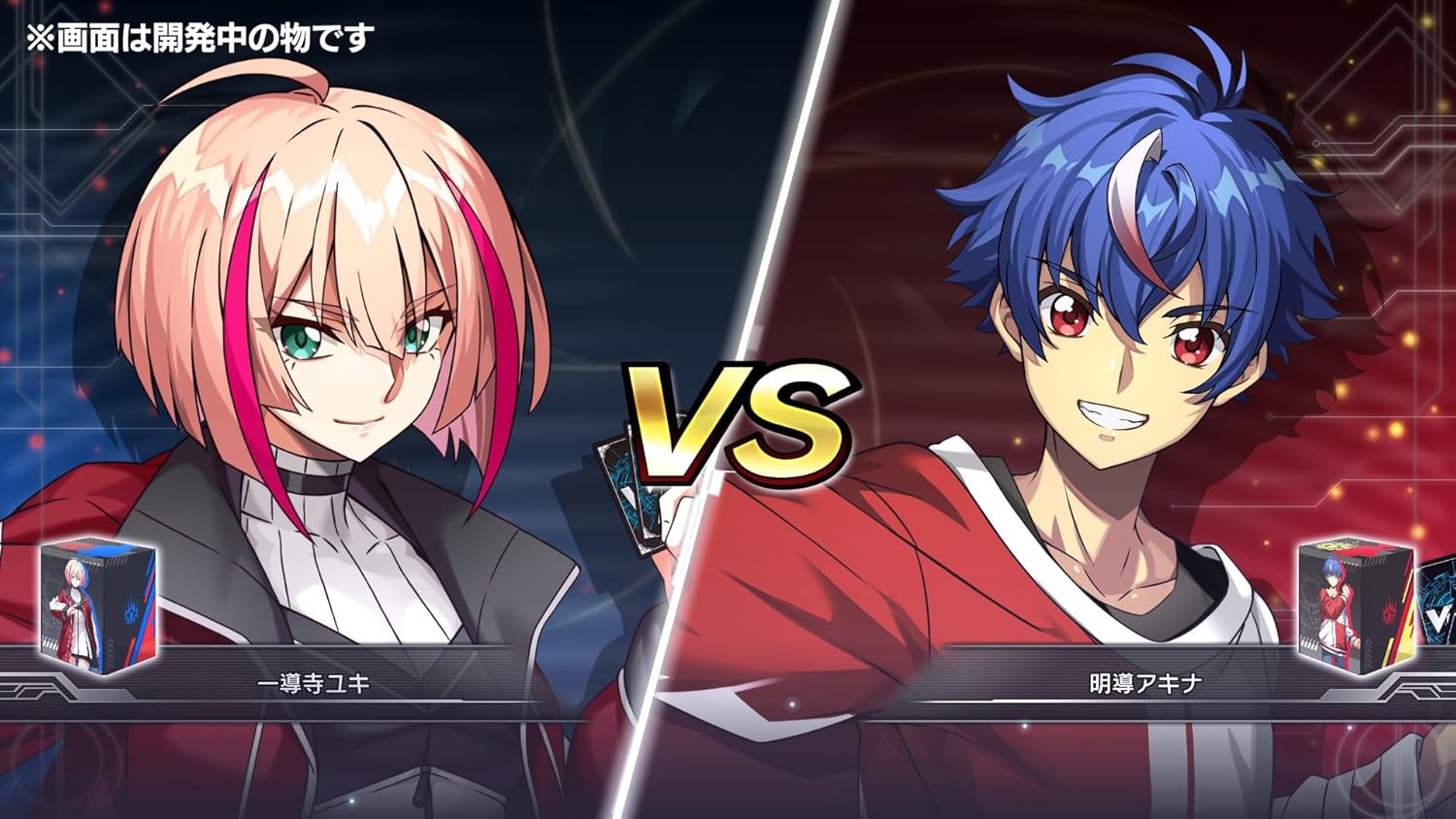Toggle the development notice banner visibility
This screenshot has height=819, width=1456.
click(x=199, y=37)
